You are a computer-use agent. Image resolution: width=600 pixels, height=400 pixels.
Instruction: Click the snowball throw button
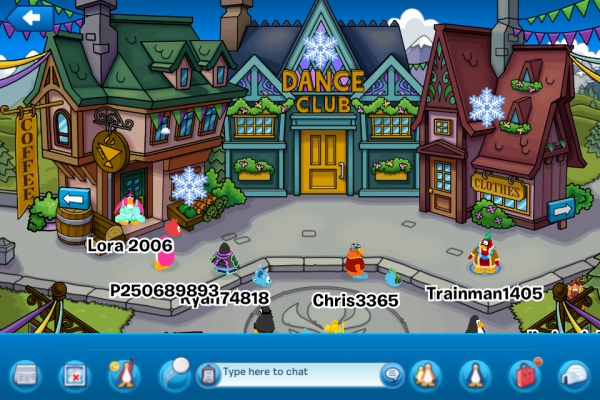pos(175,373)
